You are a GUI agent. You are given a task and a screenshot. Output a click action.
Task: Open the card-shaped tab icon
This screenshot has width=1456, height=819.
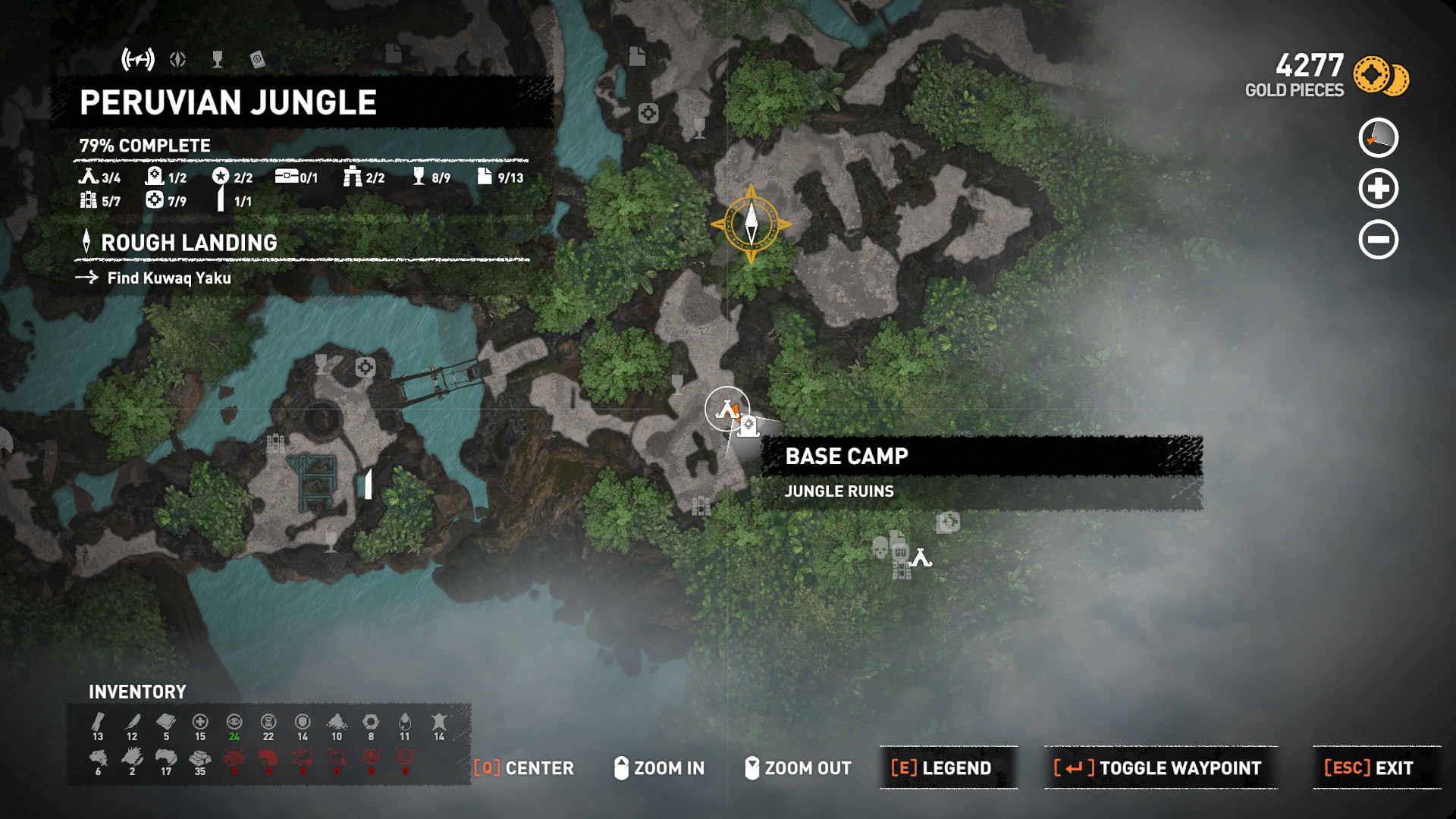coord(257,59)
